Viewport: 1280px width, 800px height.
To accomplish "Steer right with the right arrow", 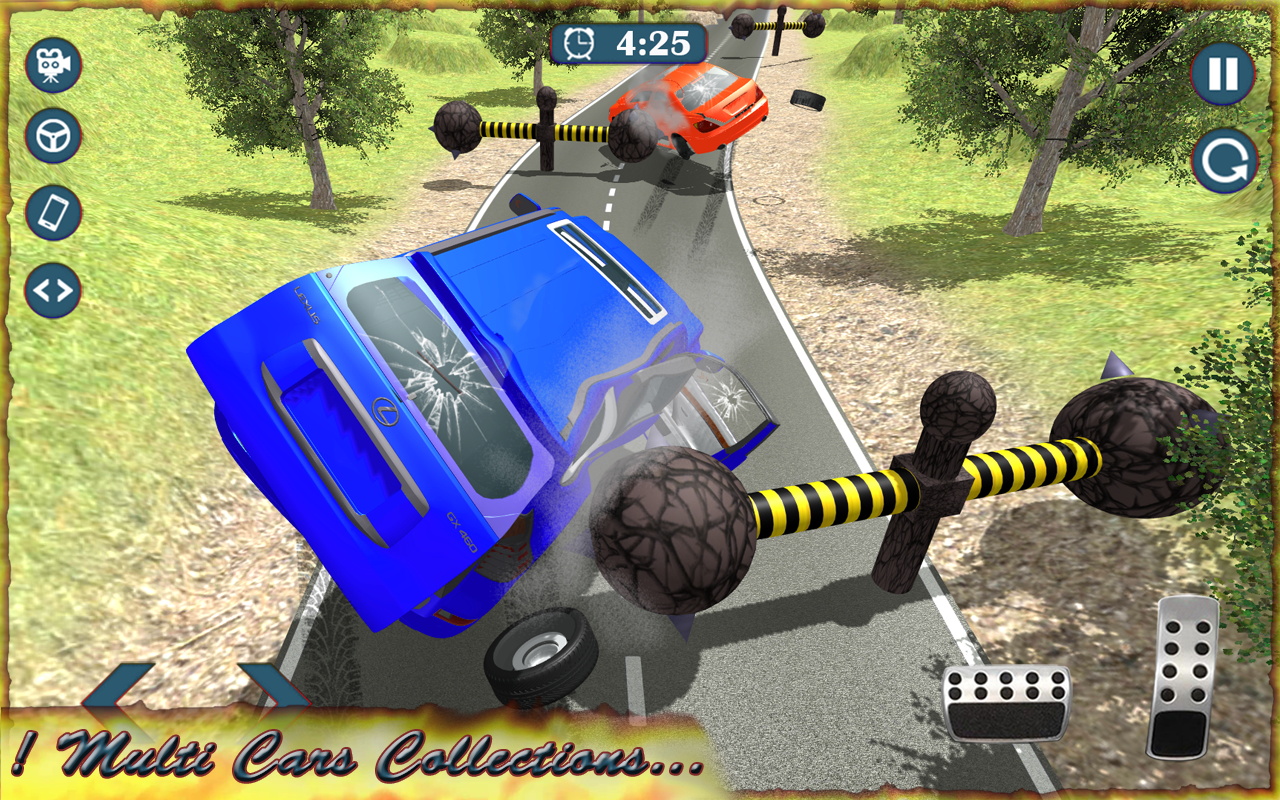I will 272,688.
